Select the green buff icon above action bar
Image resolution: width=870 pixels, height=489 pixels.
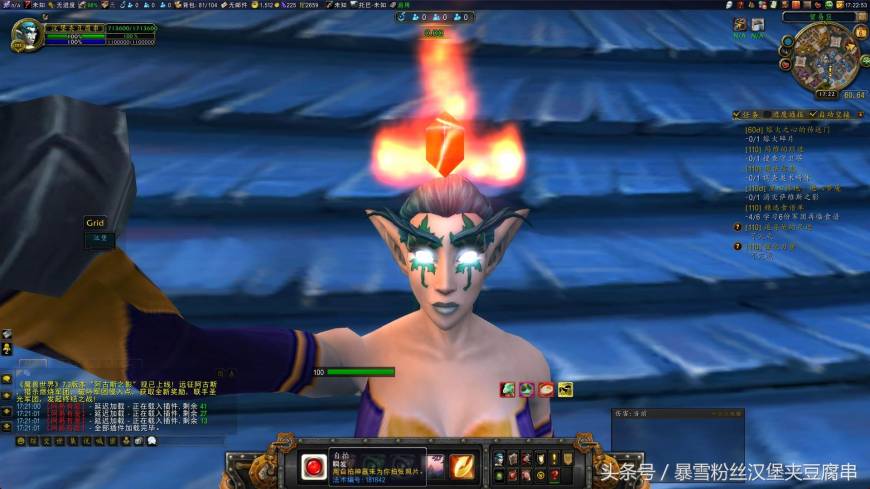508,389
